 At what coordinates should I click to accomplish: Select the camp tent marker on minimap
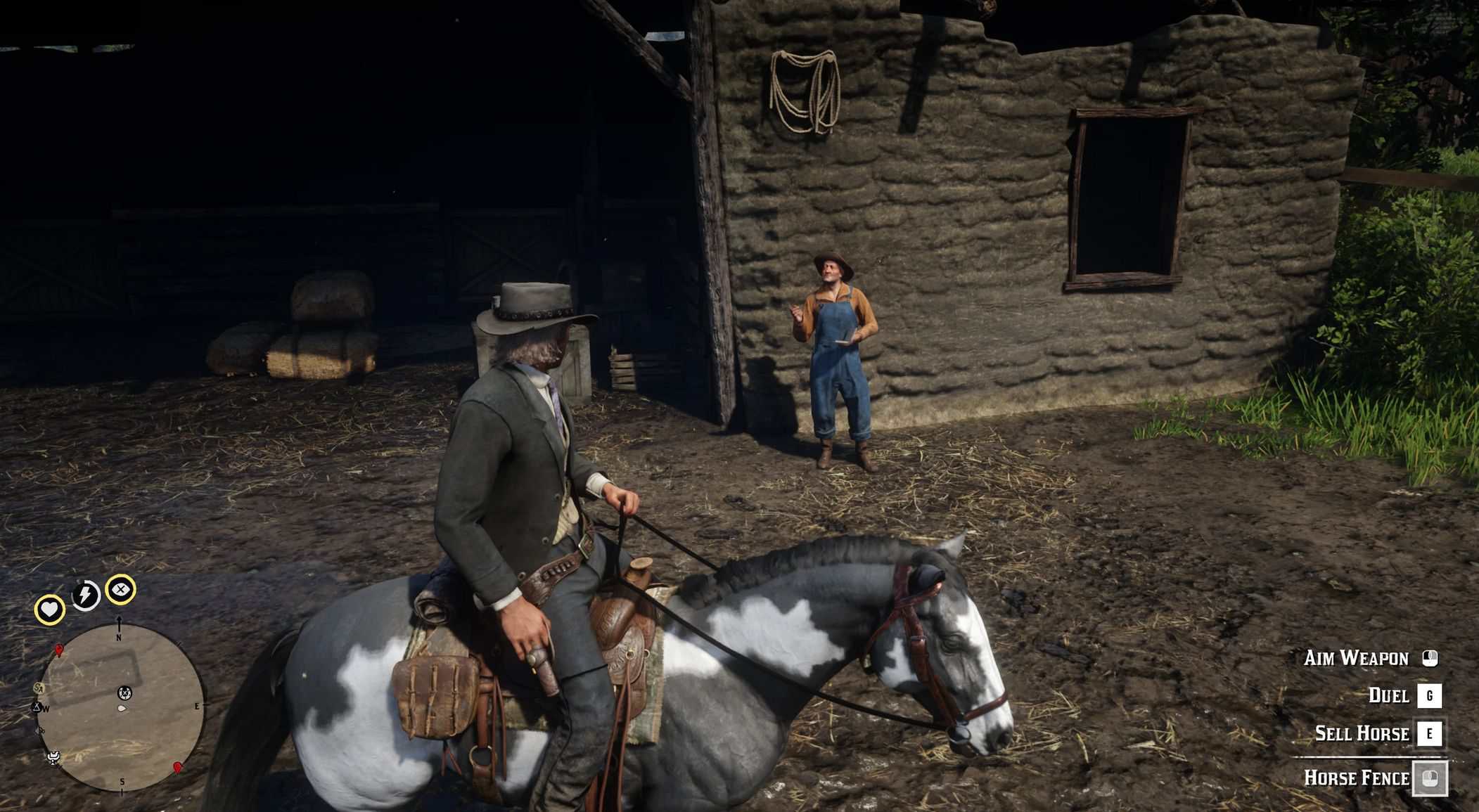37,706
